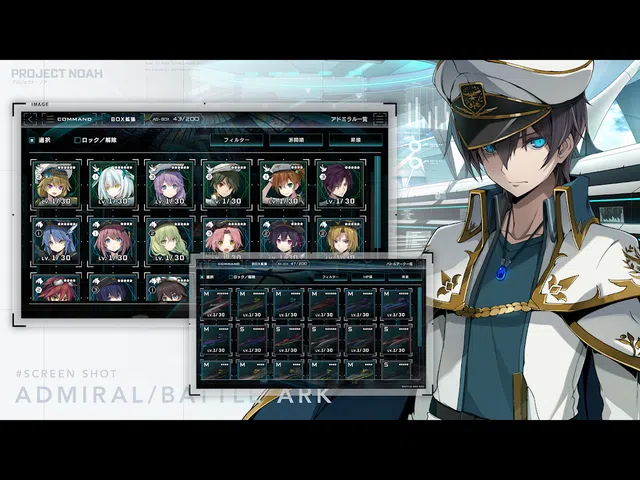Open the COMMAND menu in the admiral panel

(x=75, y=119)
